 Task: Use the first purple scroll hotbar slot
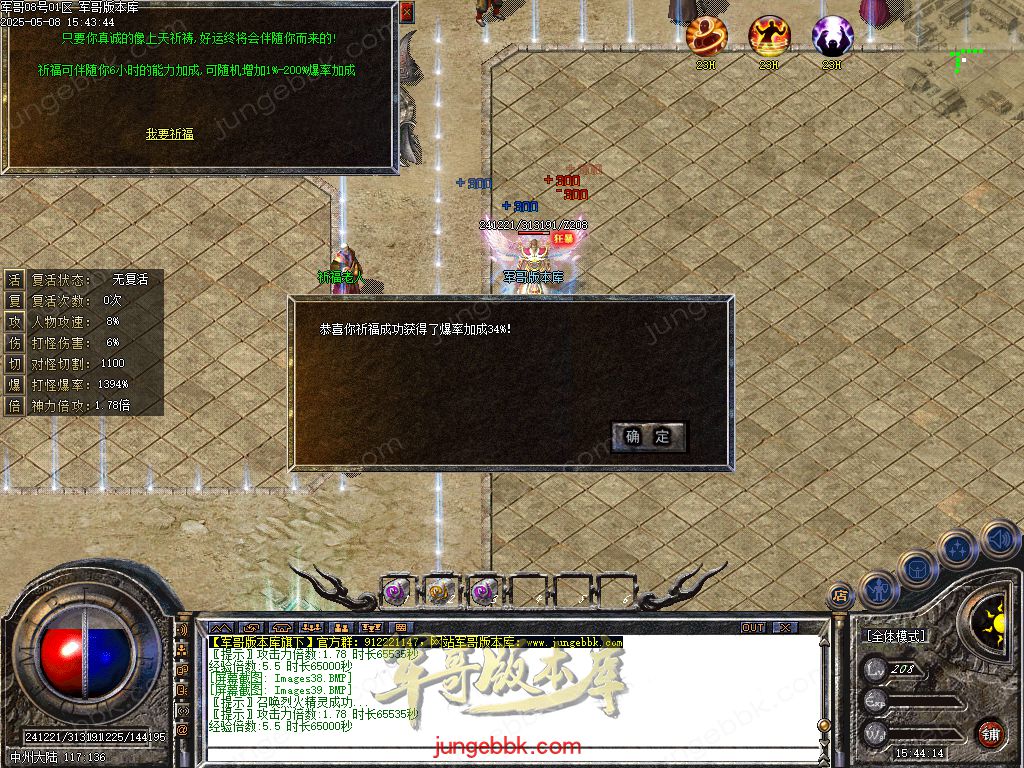click(395, 591)
